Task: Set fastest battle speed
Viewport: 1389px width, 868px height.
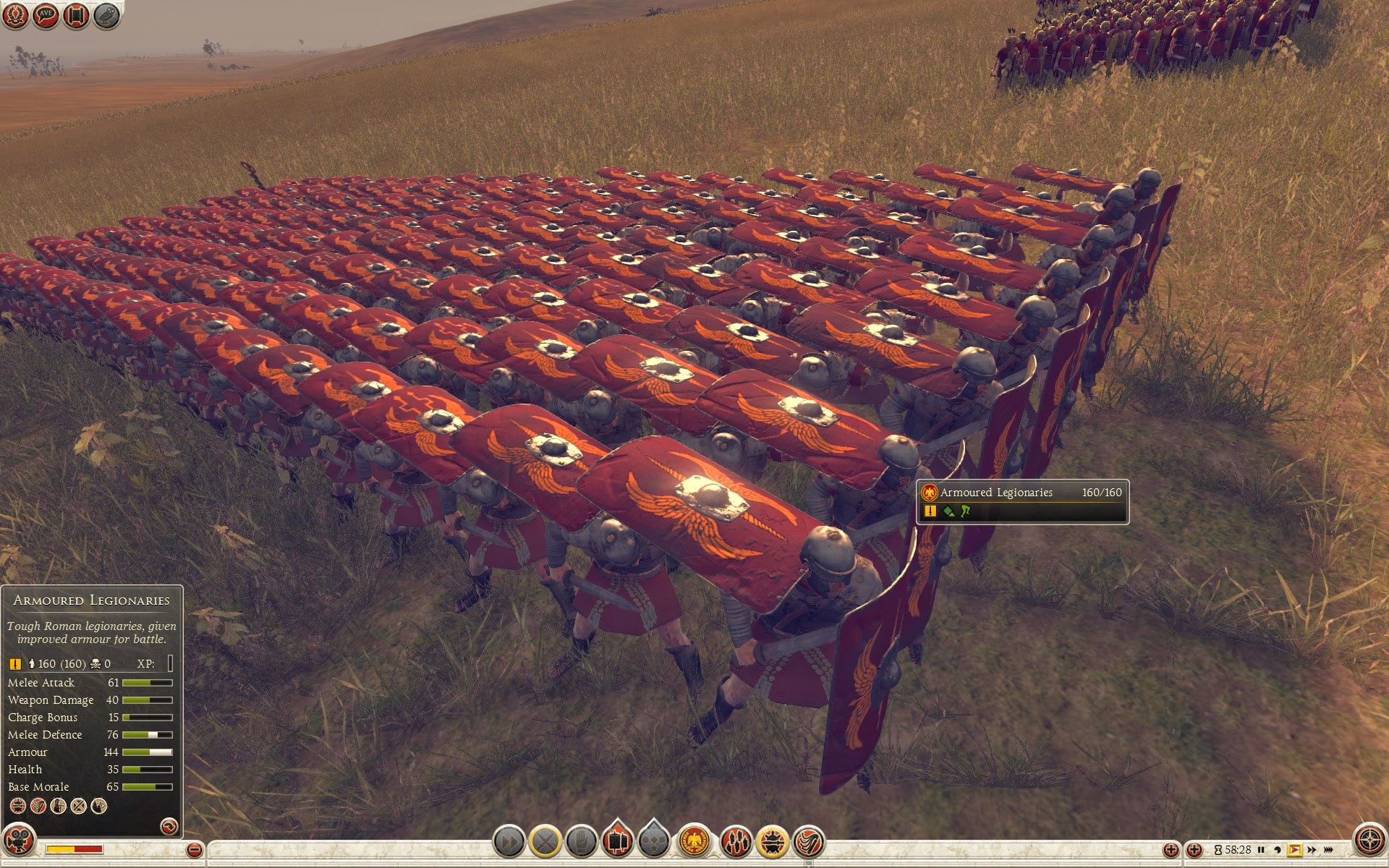Action: 1329,850
